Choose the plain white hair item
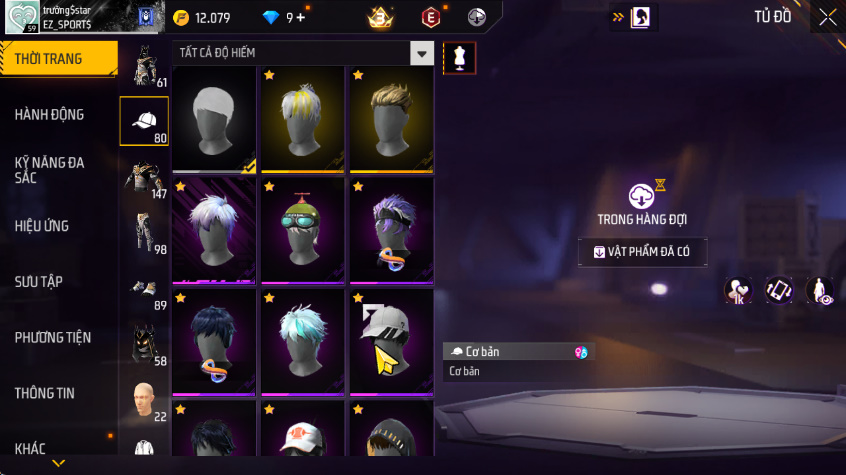Screen dimensions: 846x475 pyautogui.click(x=214, y=118)
